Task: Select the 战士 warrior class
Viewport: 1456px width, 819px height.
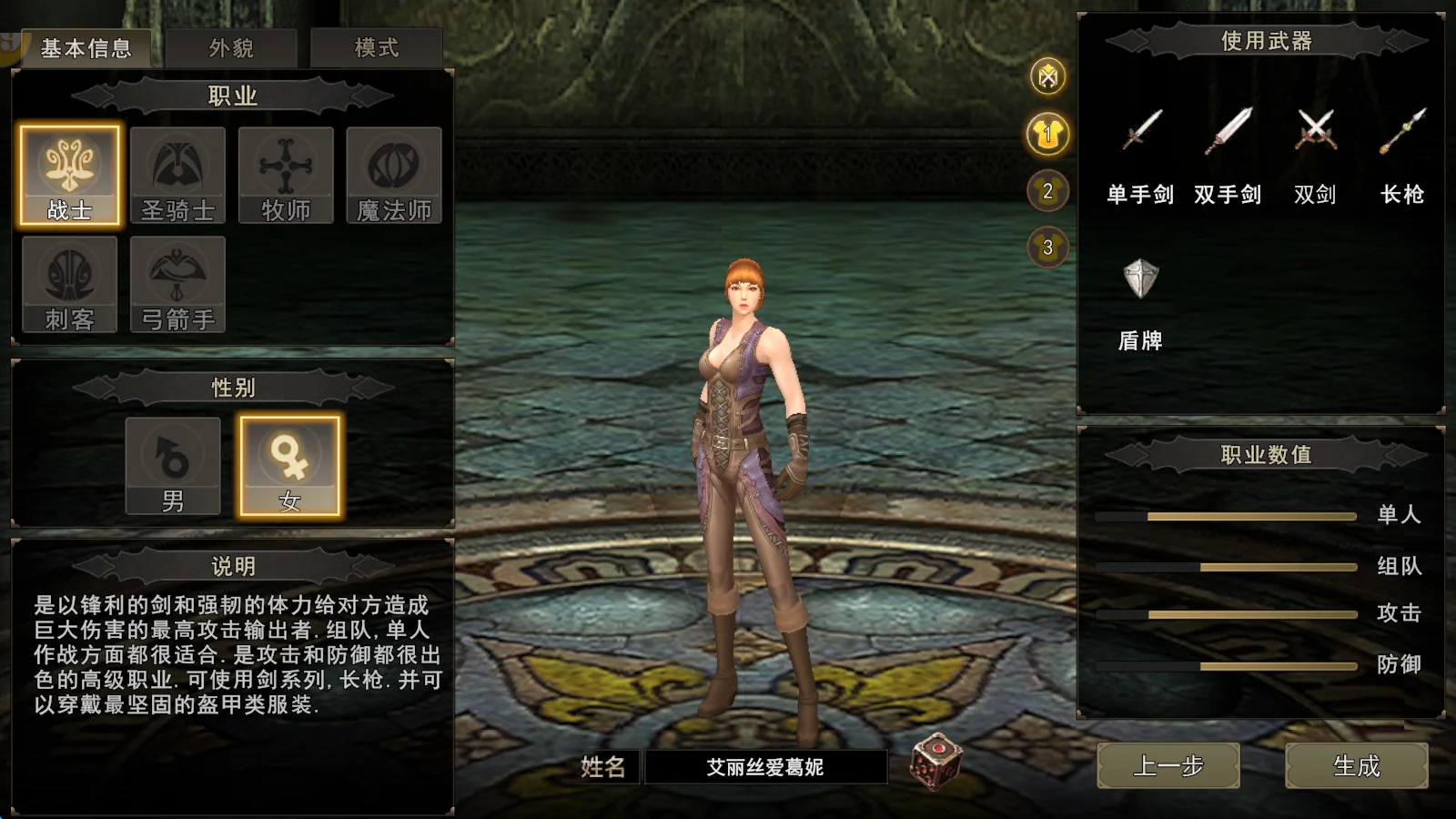Action: click(x=70, y=176)
